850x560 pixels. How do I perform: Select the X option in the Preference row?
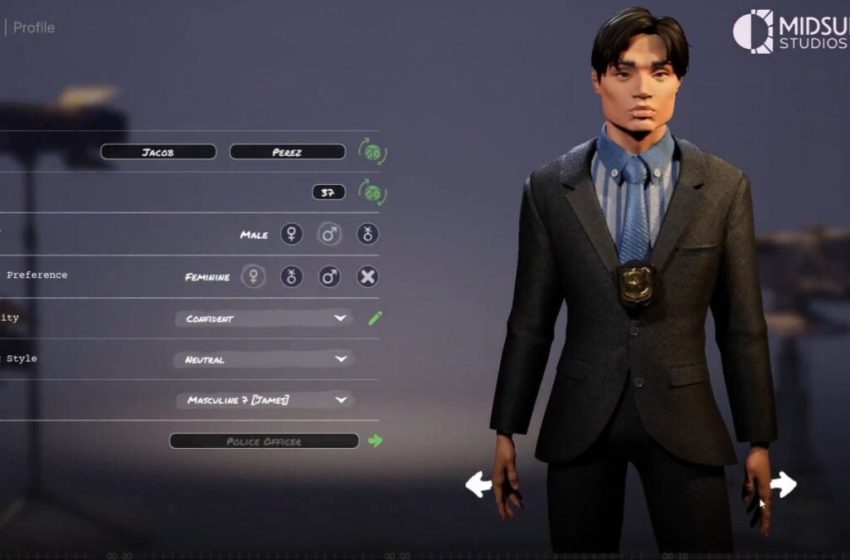point(368,276)
